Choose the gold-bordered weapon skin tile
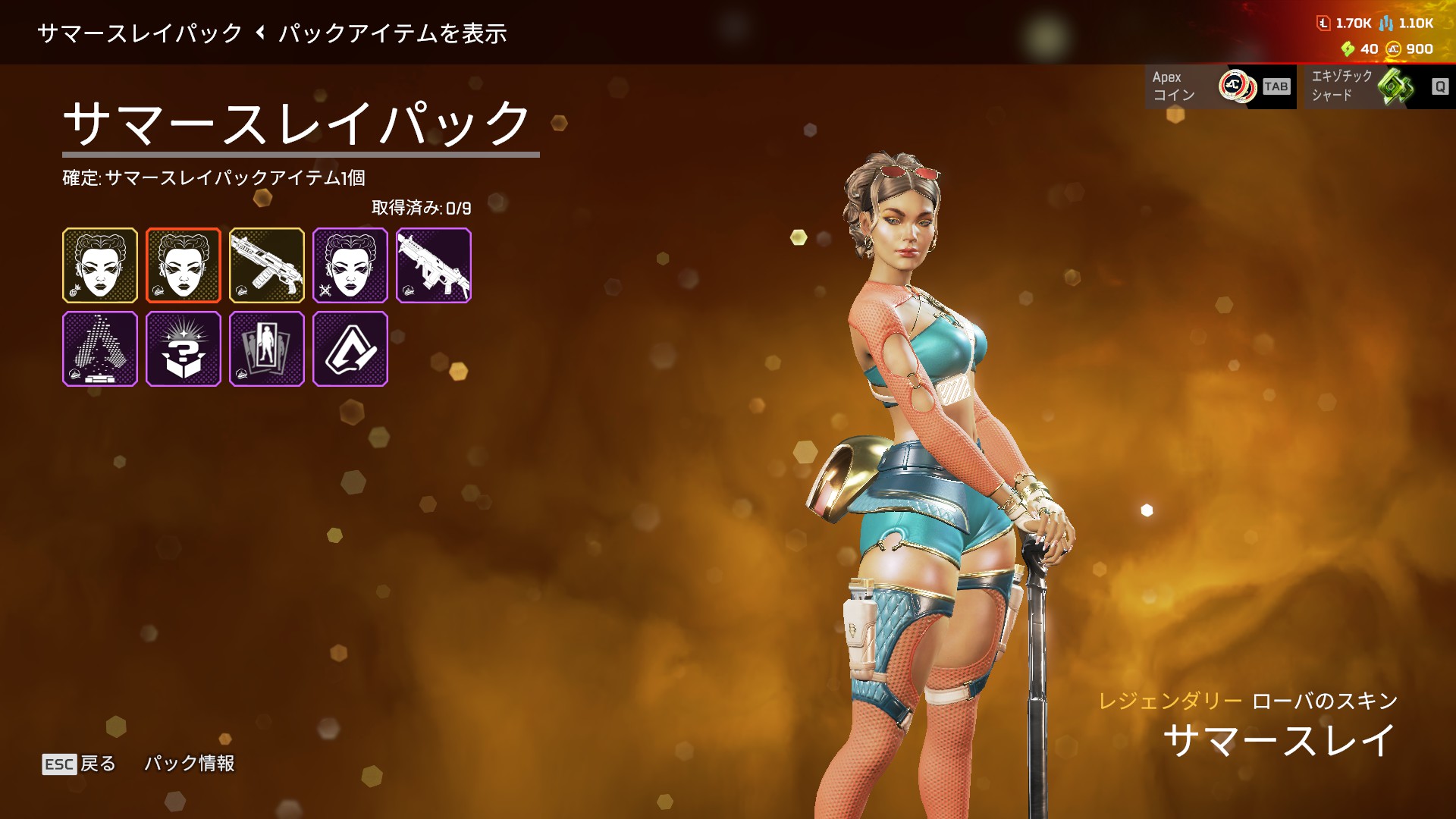The height and width of the screenshot is (819, 1456). click(x=267, y=265)
